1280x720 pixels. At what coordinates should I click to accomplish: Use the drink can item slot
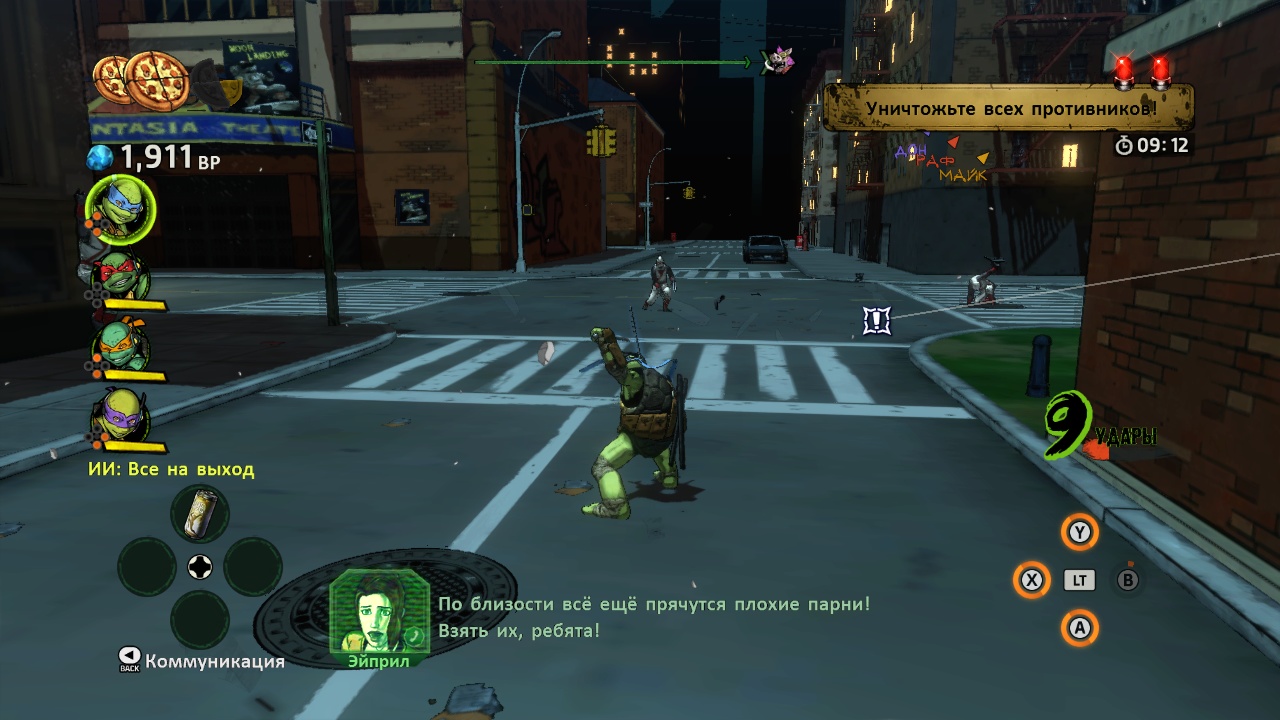click(x=200, y=514)
